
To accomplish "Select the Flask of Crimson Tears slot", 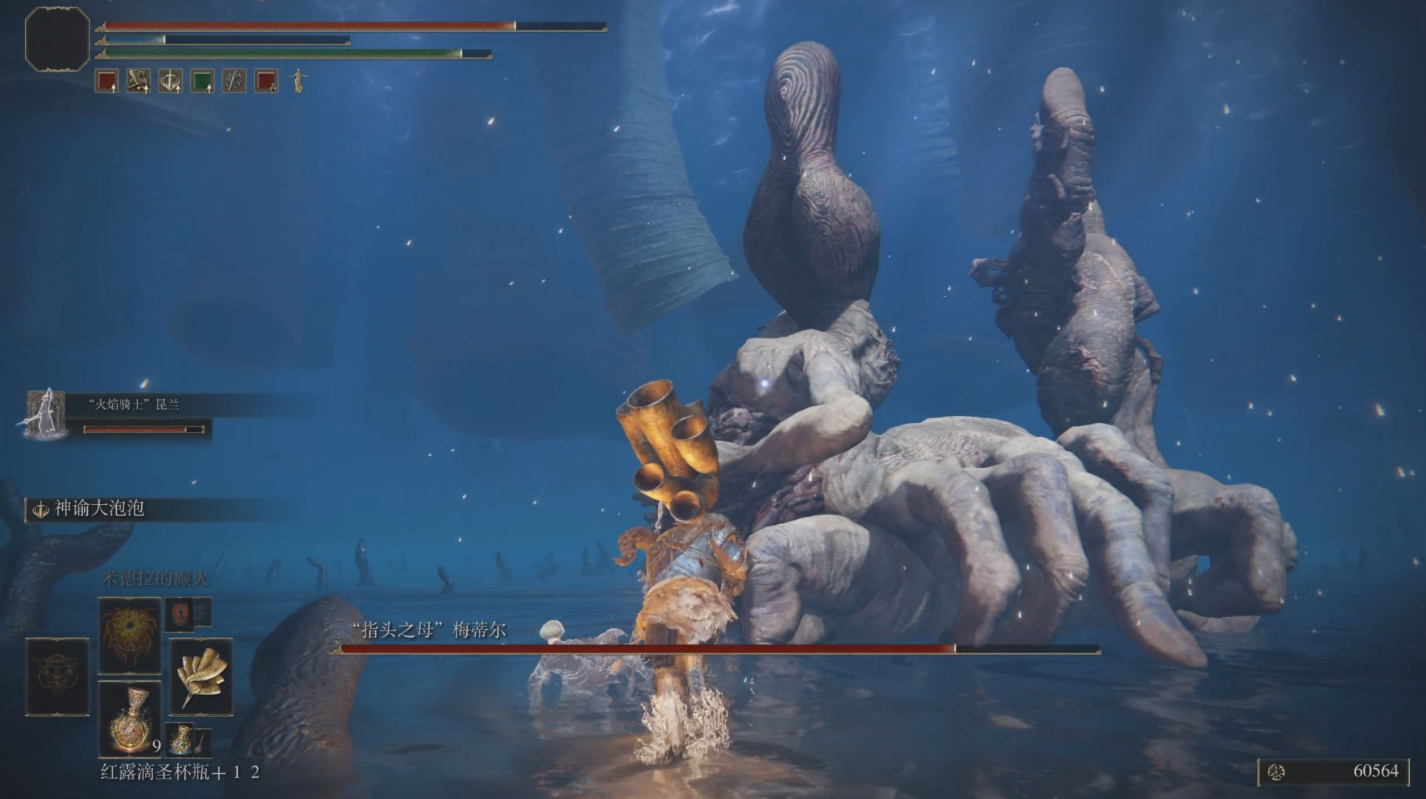I will coord(130,718).
